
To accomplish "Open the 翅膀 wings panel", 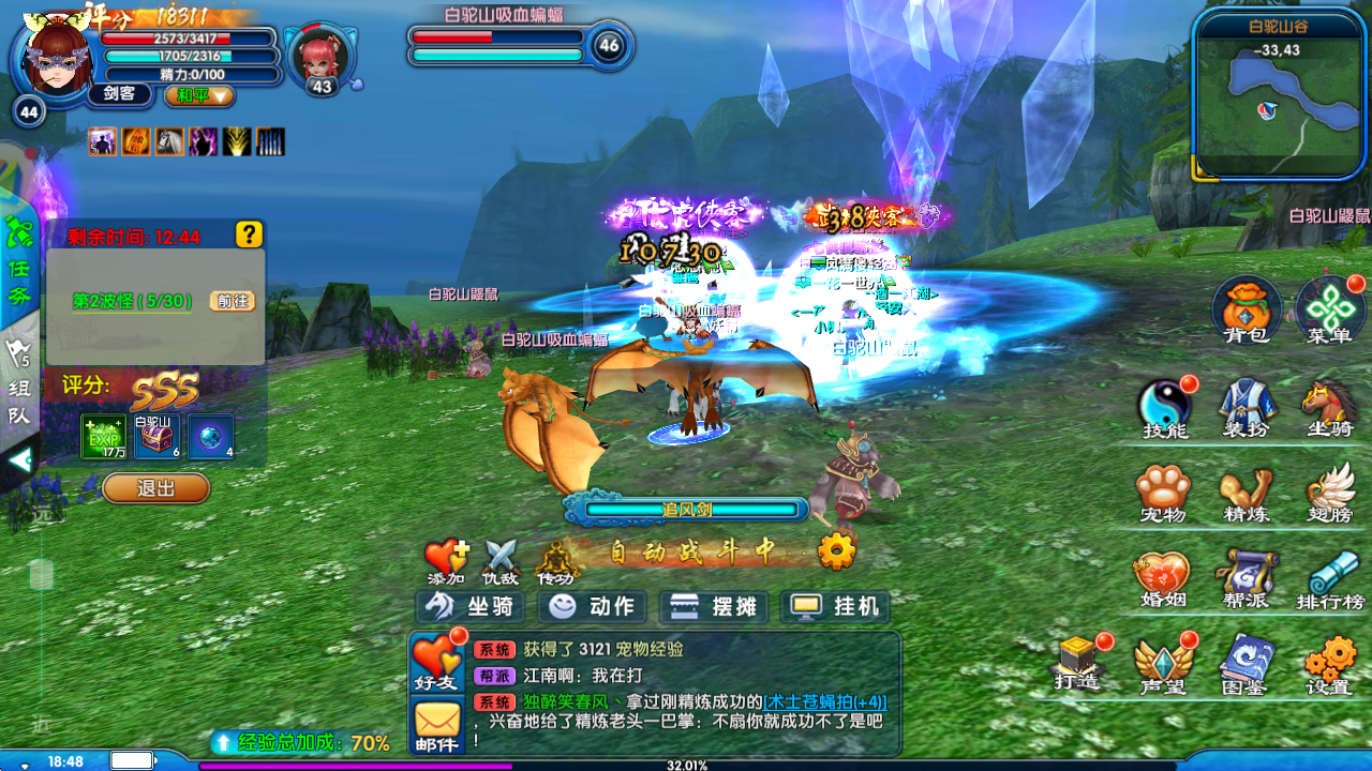I will (x=1329, y=495).
